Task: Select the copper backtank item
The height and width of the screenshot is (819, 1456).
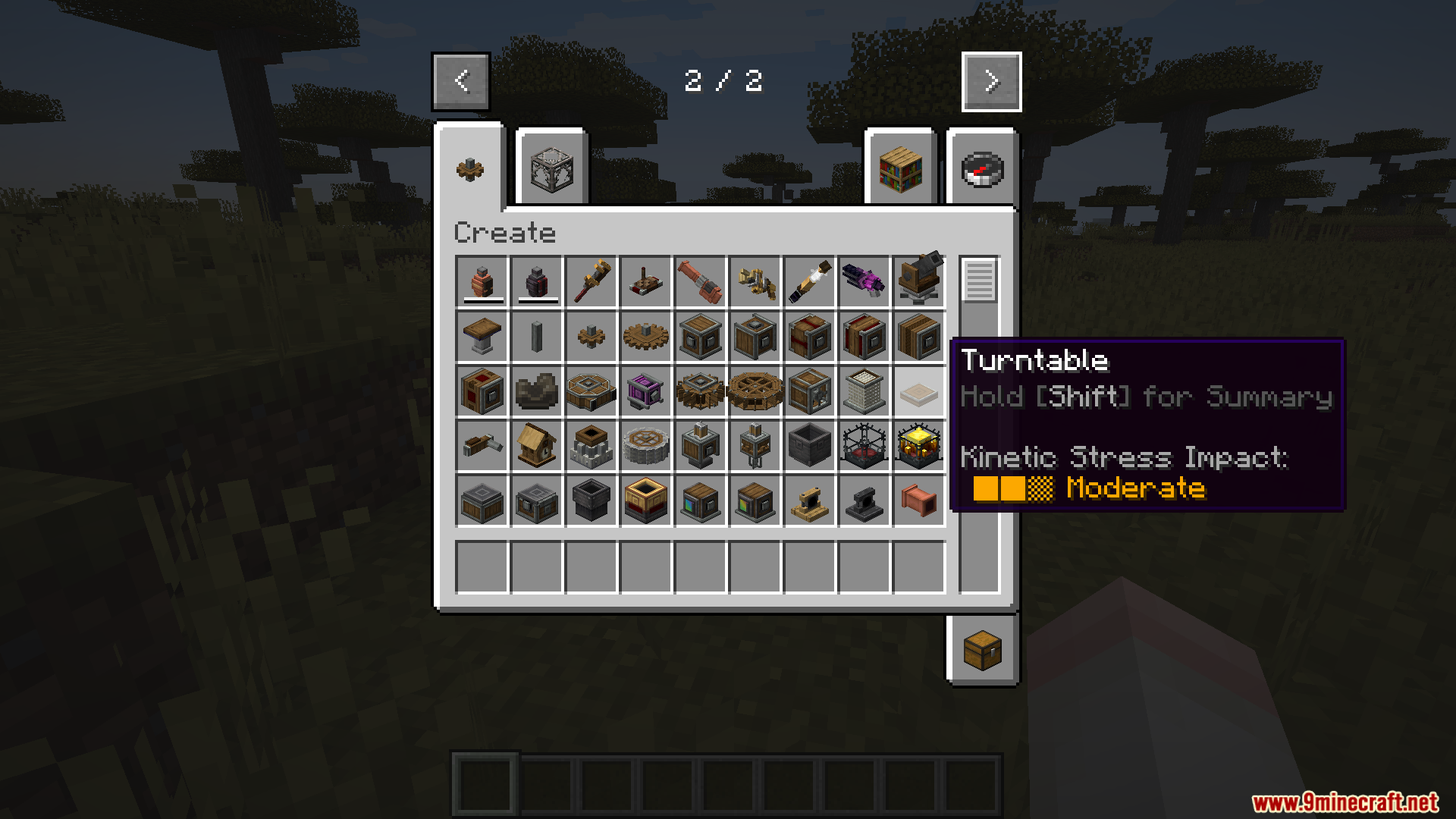Action: point(483,282)
